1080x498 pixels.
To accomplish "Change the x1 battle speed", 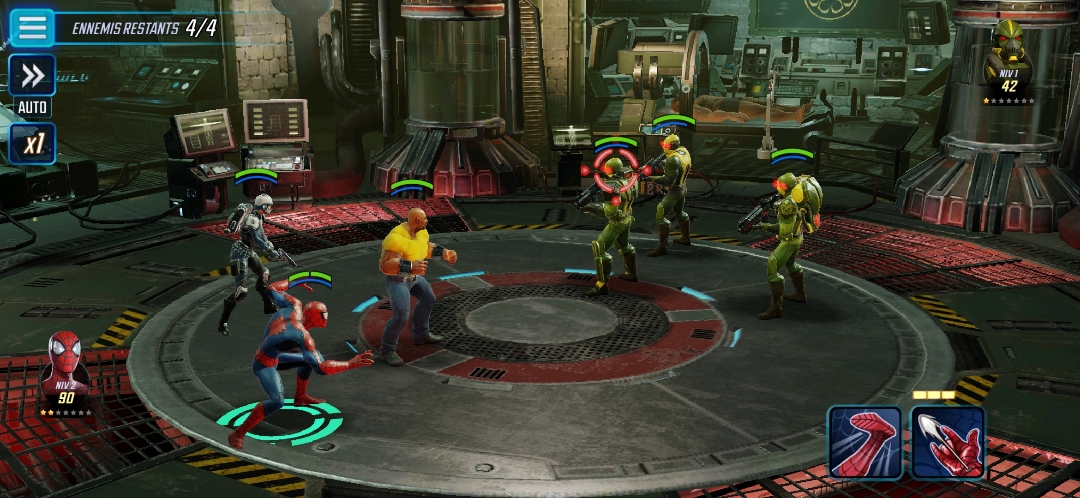I will (x=32, y=143).
